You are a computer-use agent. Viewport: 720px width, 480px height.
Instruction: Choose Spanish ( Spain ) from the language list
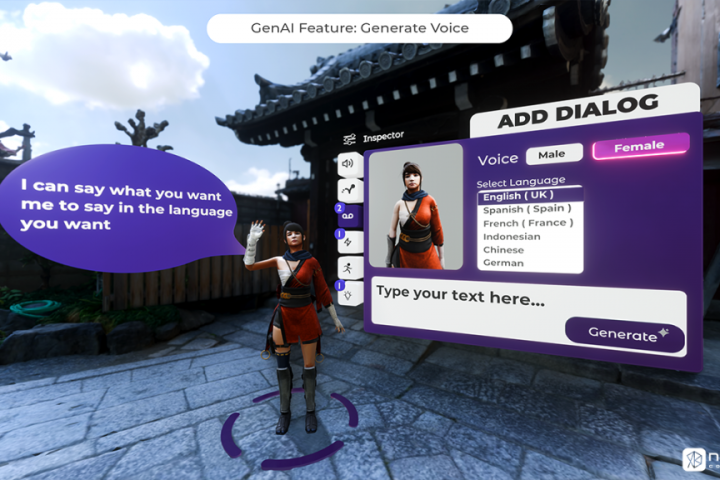click(527, 209)
